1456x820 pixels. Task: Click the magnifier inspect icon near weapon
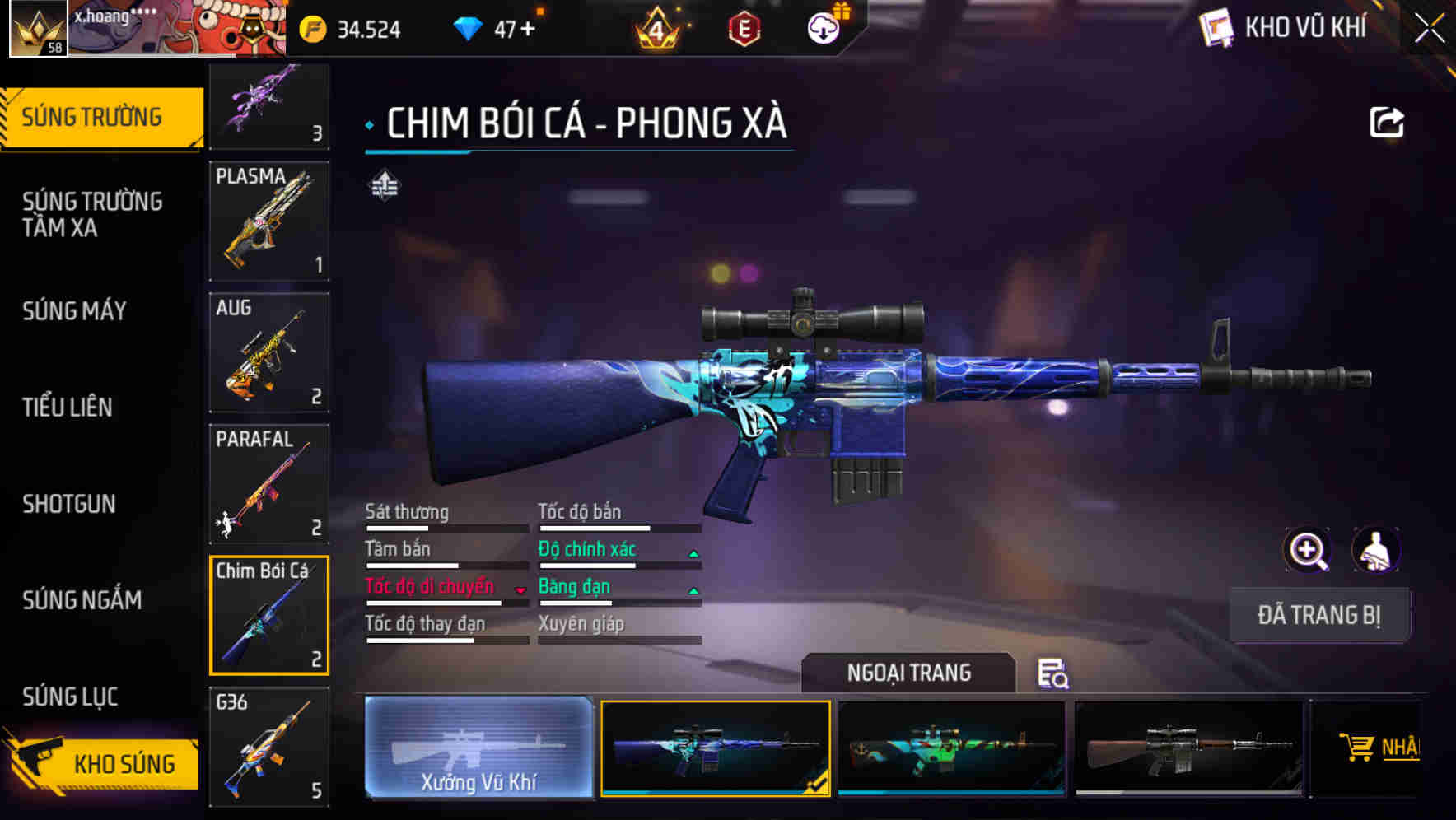point(1308,550)
